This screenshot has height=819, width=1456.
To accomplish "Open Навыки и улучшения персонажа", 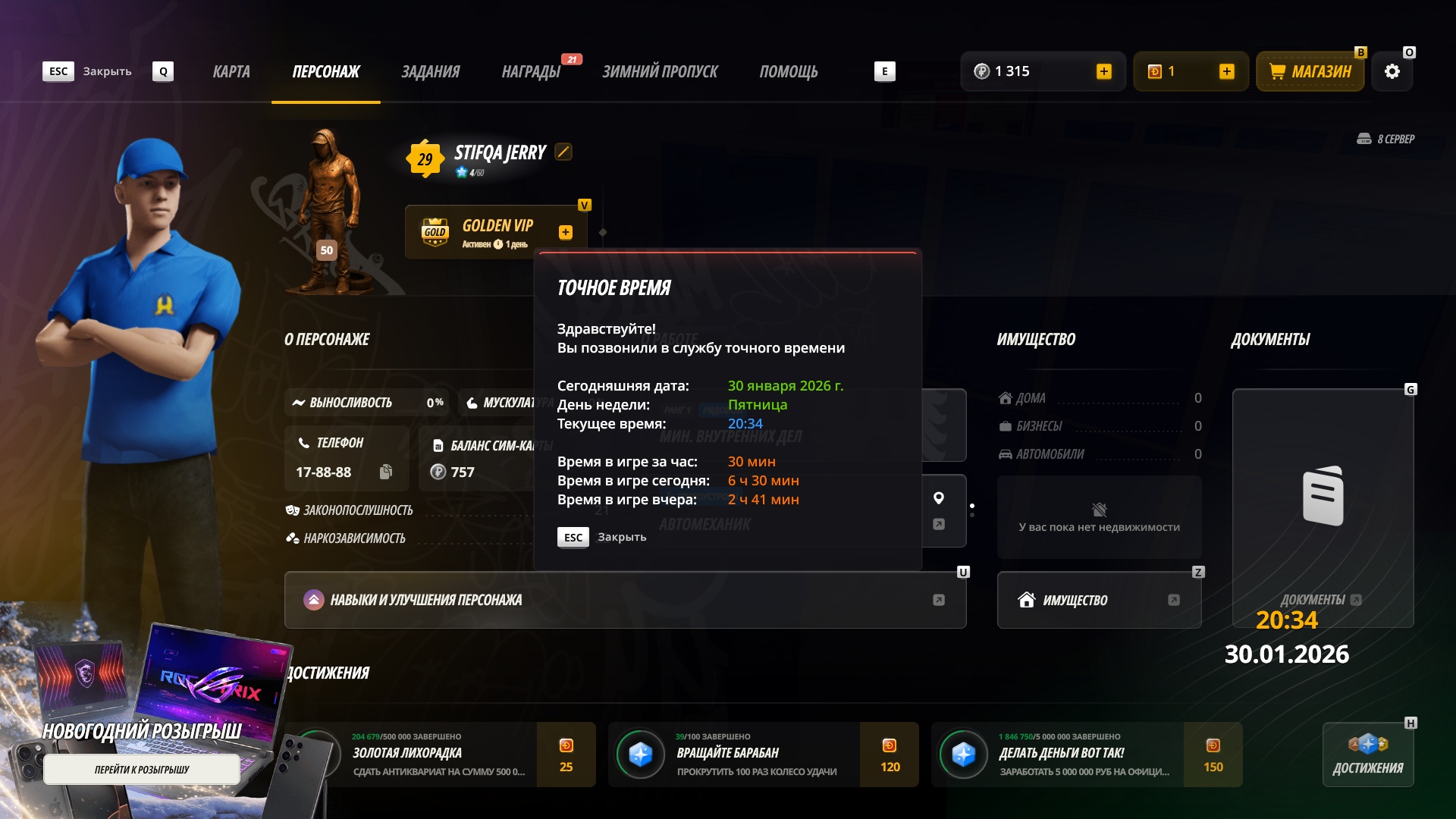I will coord(625,600).
